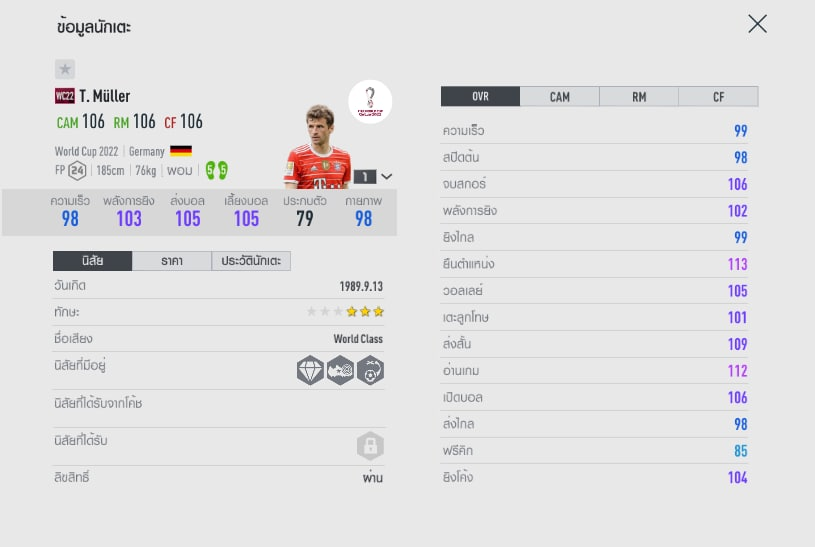Screen dimensions: 815x547
Task: Select the CAM position tab
Action: 559,97
